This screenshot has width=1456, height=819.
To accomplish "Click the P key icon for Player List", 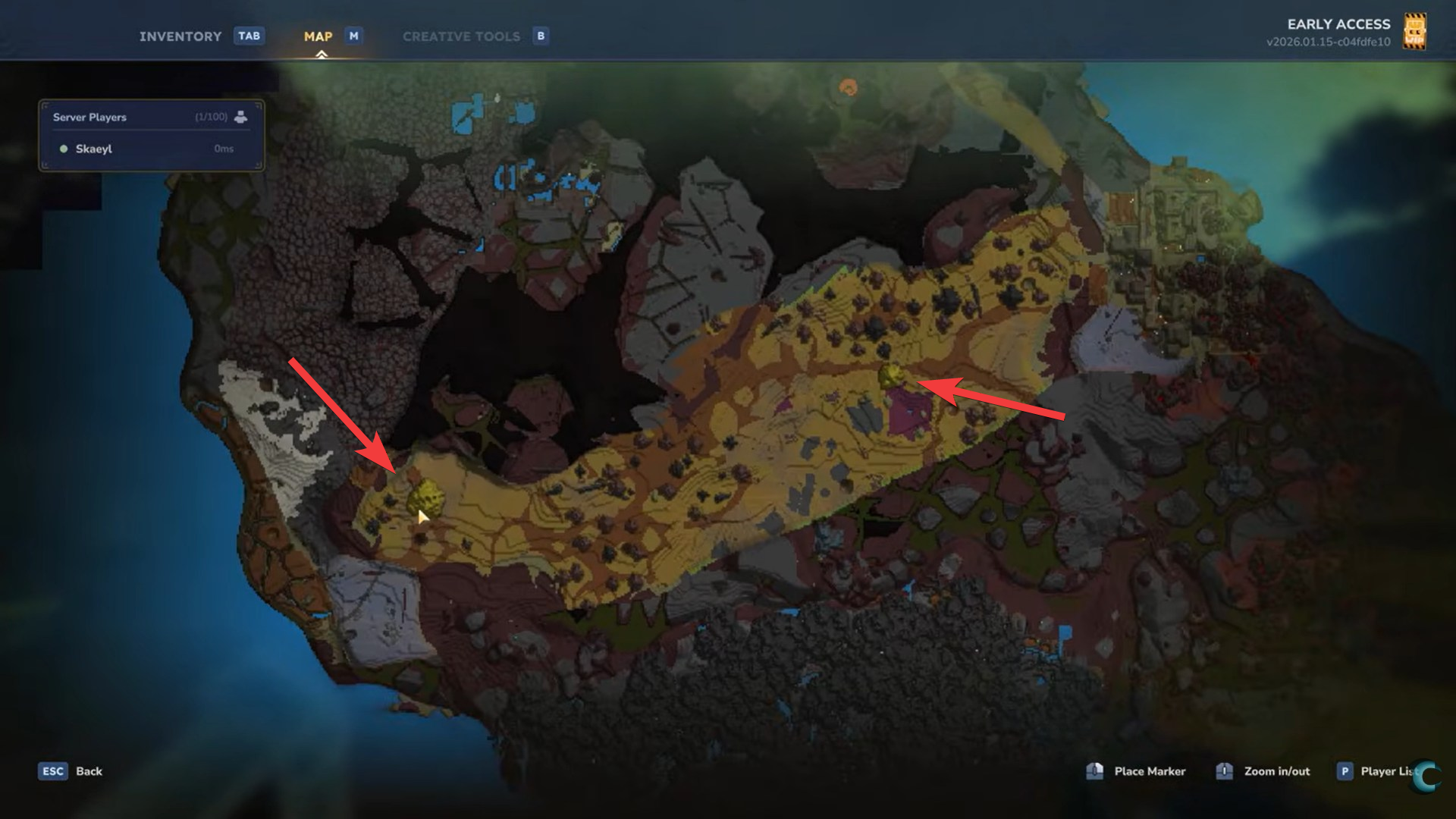I will coord(1345,771).
